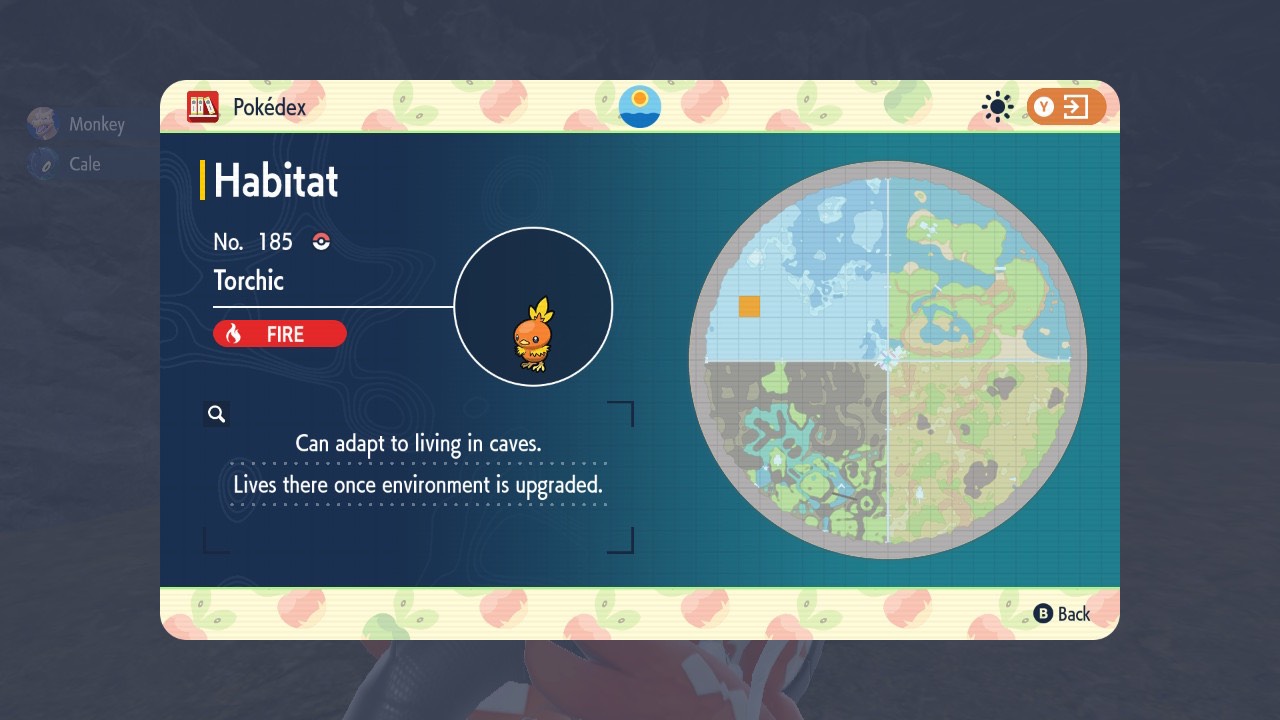1280x720 pixels.
Task: Click the sunrise region emblem
Action: 640,106
